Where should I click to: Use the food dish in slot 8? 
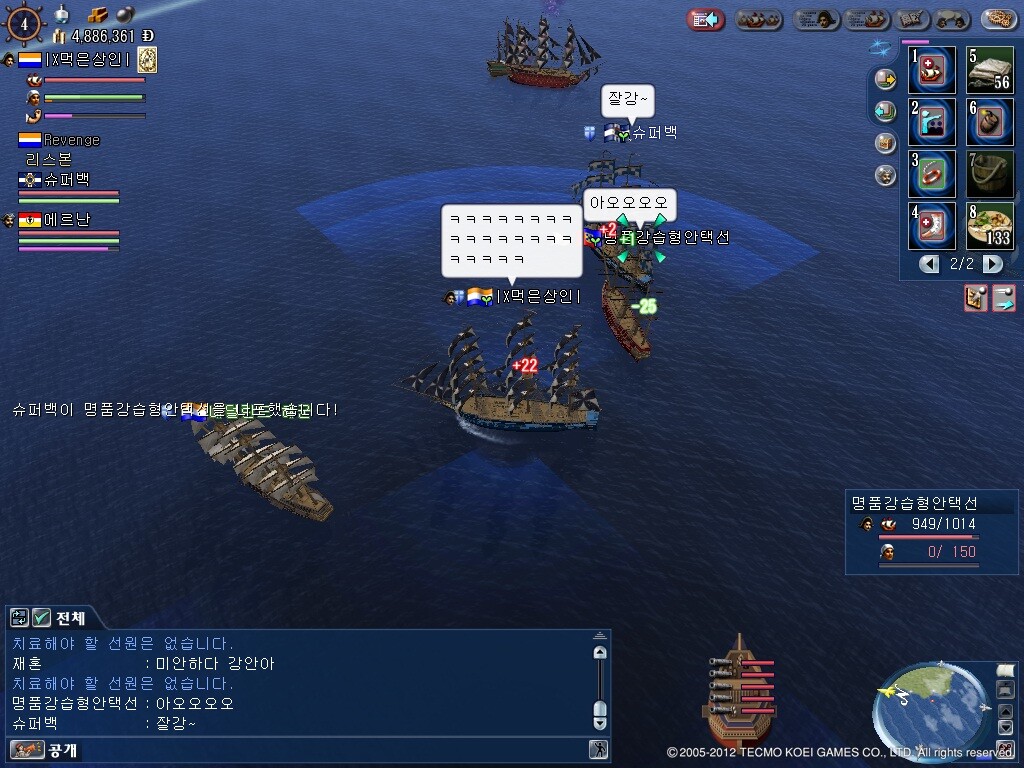(x=990, y=226)
